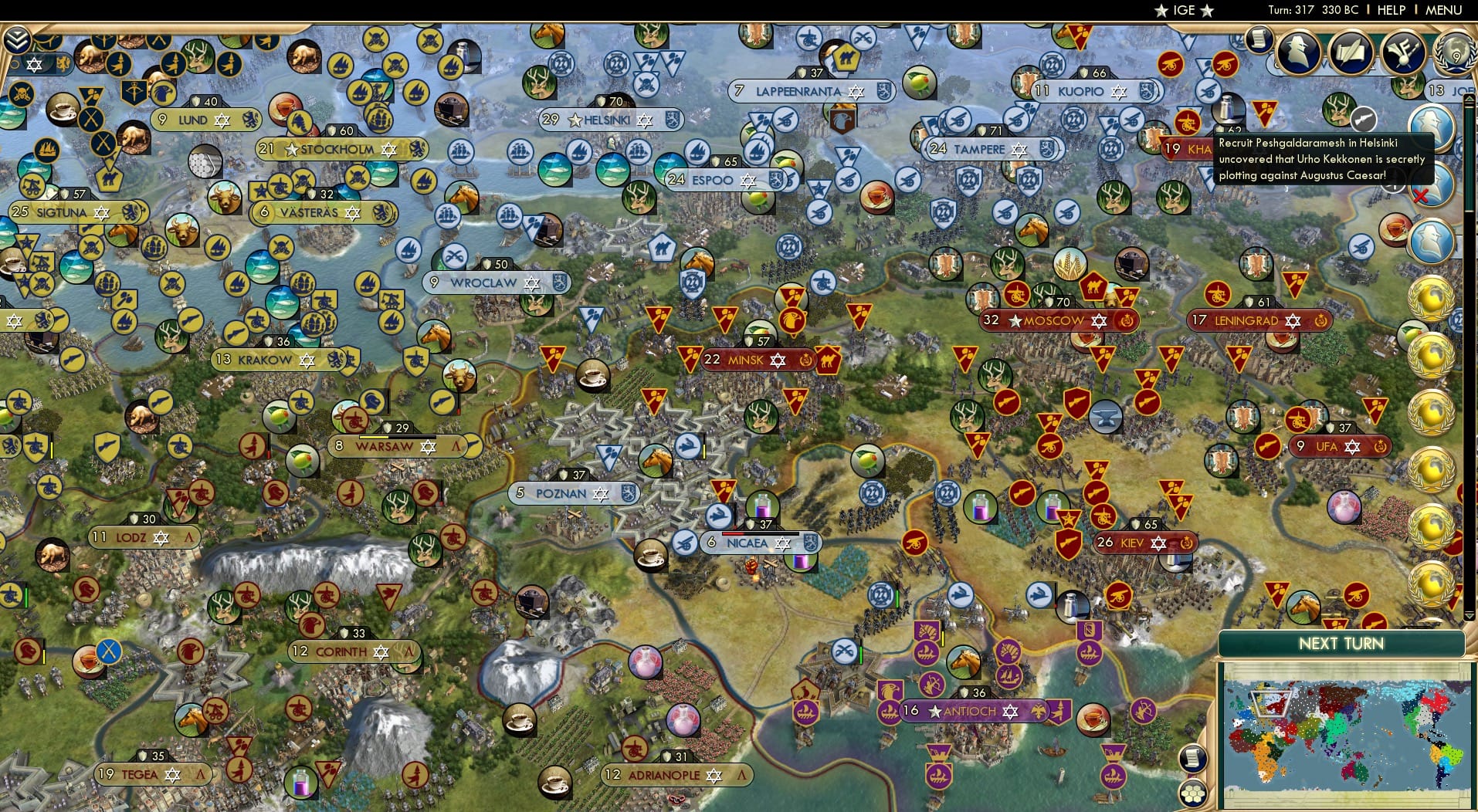Open the World Congress laurel globe icon
1478x812 pixels.
[x=1454, y=52]
